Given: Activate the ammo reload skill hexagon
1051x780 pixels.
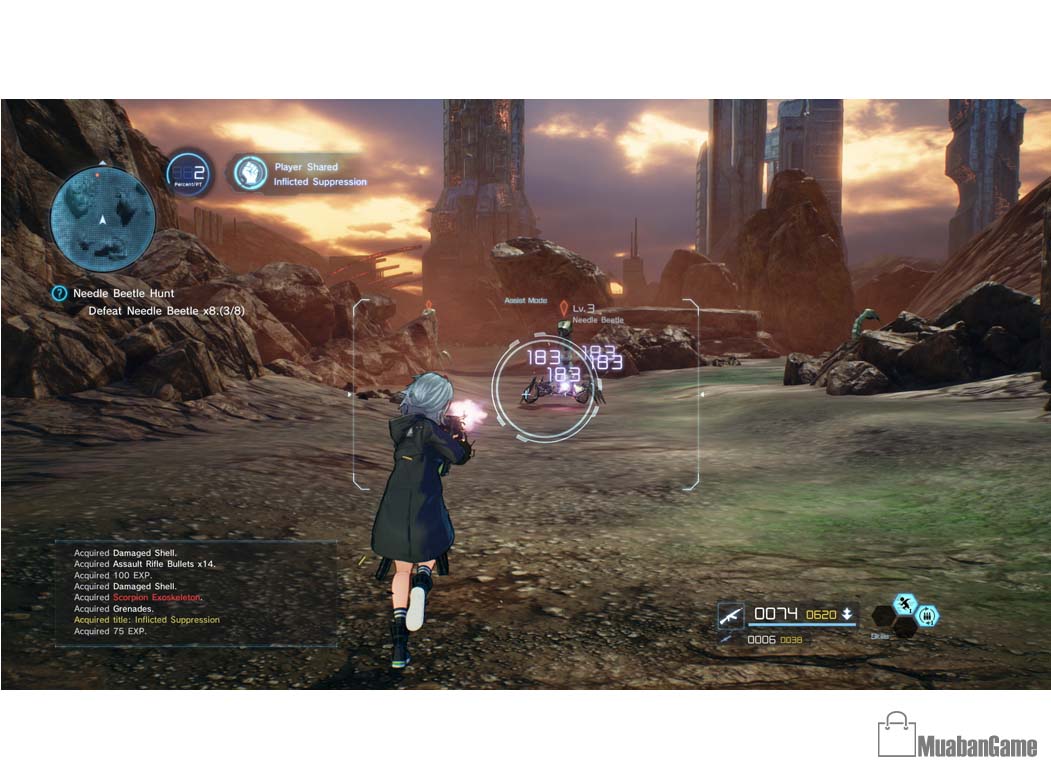Looking at the screenshot, I should click(927, 616).
